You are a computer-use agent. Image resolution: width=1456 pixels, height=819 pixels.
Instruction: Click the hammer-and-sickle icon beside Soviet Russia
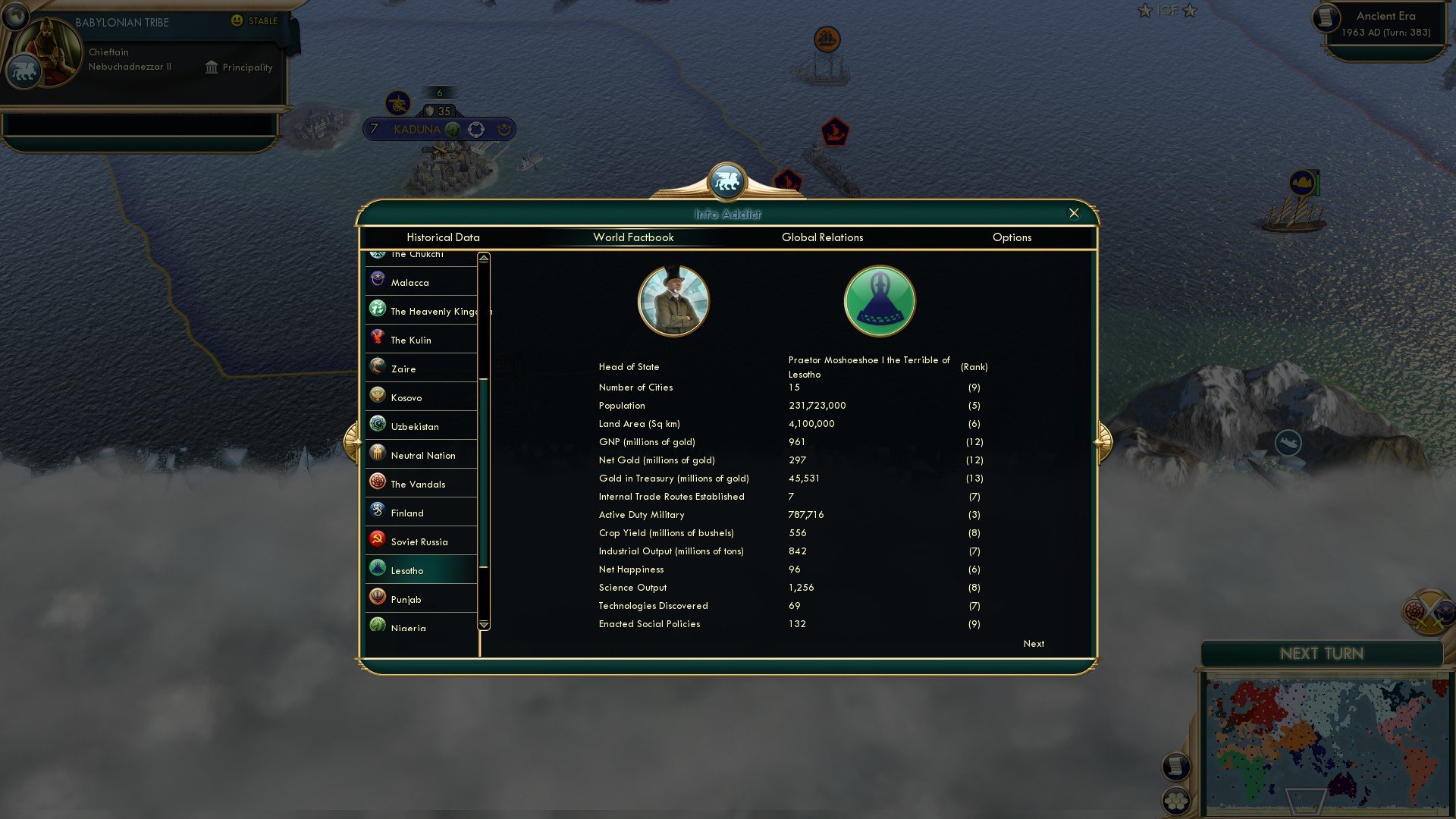(x=376, y=540)
